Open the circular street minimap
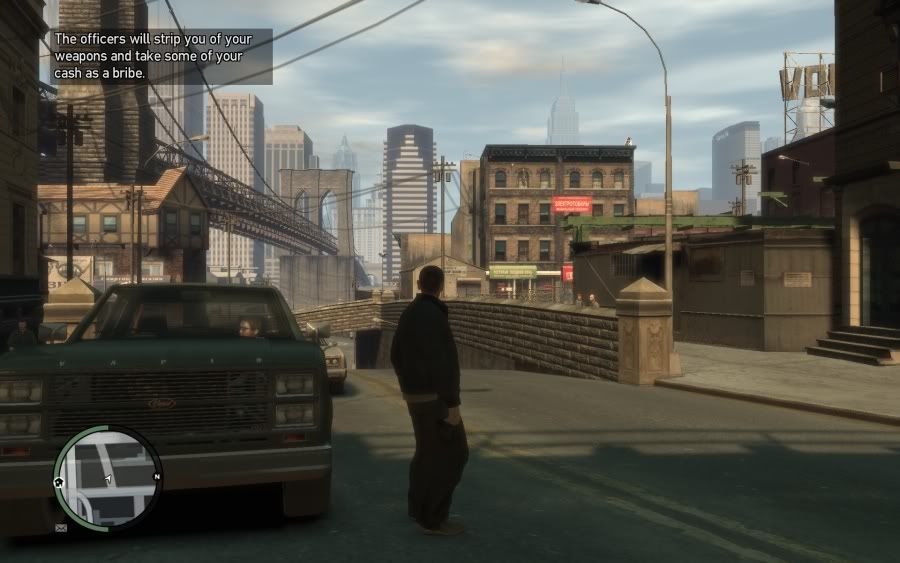The width and height of the screenshot is (900, 563). 107,478
